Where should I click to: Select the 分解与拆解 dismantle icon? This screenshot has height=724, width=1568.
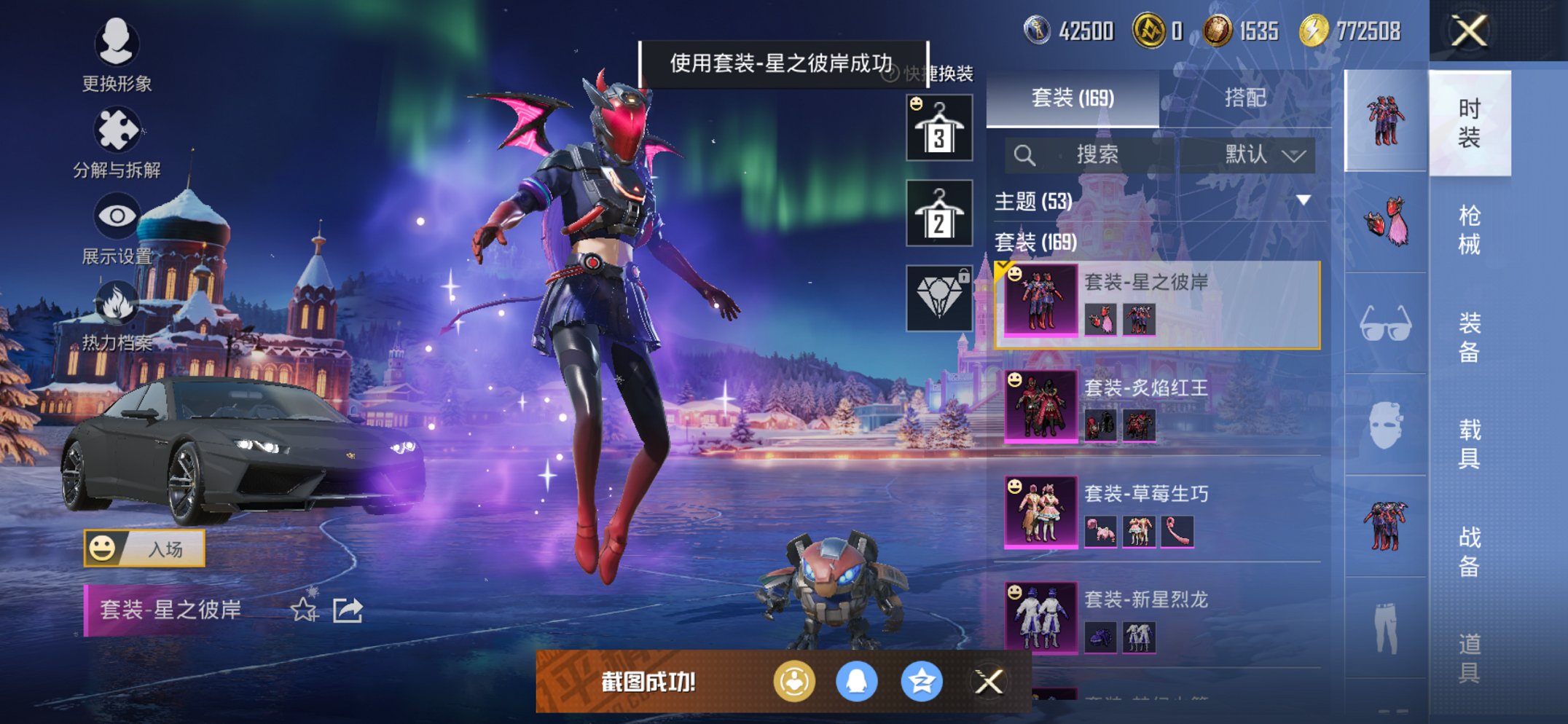pos(117,127)
